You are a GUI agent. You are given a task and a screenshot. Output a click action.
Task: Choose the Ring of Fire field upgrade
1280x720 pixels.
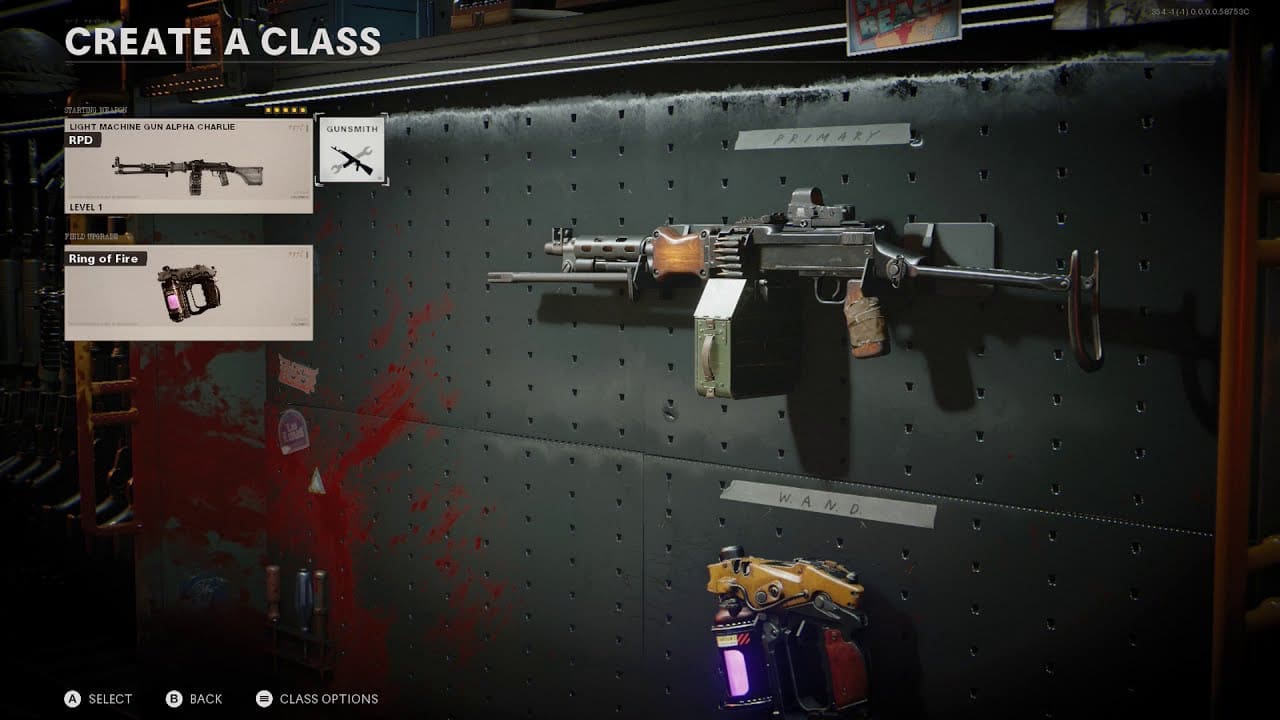click(x=188, y=292)
